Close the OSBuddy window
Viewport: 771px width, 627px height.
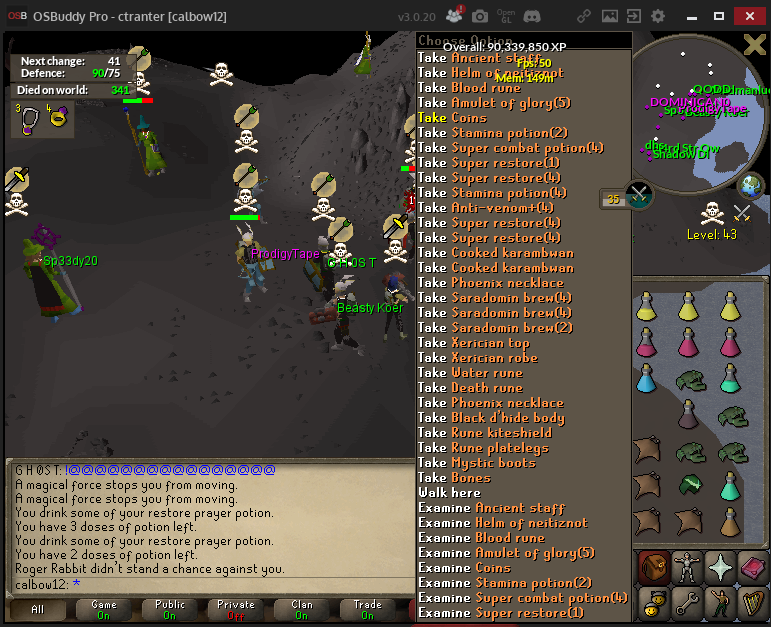[x=748, y=16]
